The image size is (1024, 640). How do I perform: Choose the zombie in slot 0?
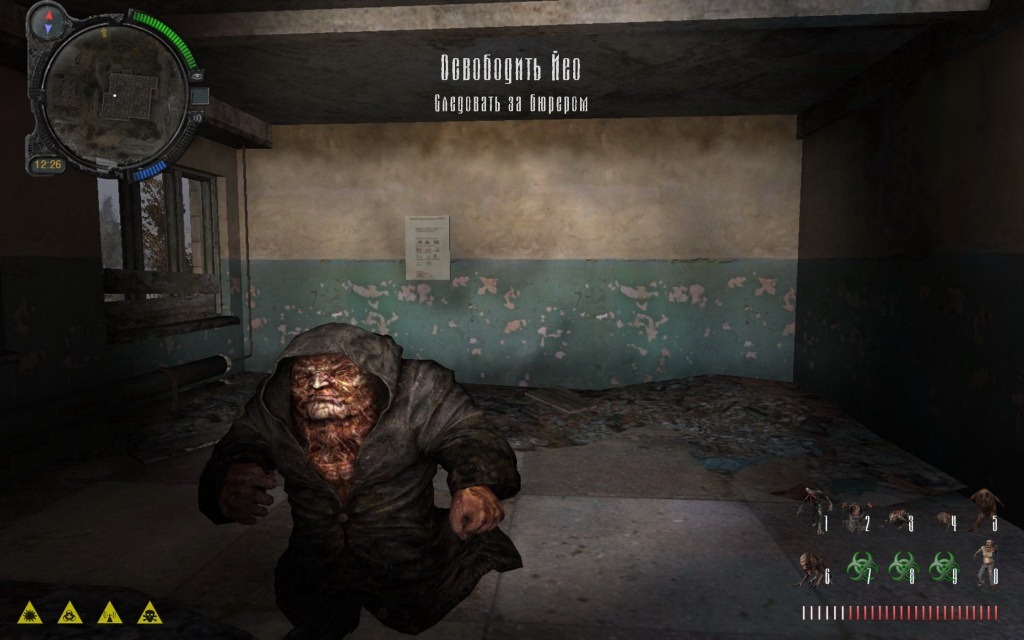pyautogui.click(x=984, y=562)
